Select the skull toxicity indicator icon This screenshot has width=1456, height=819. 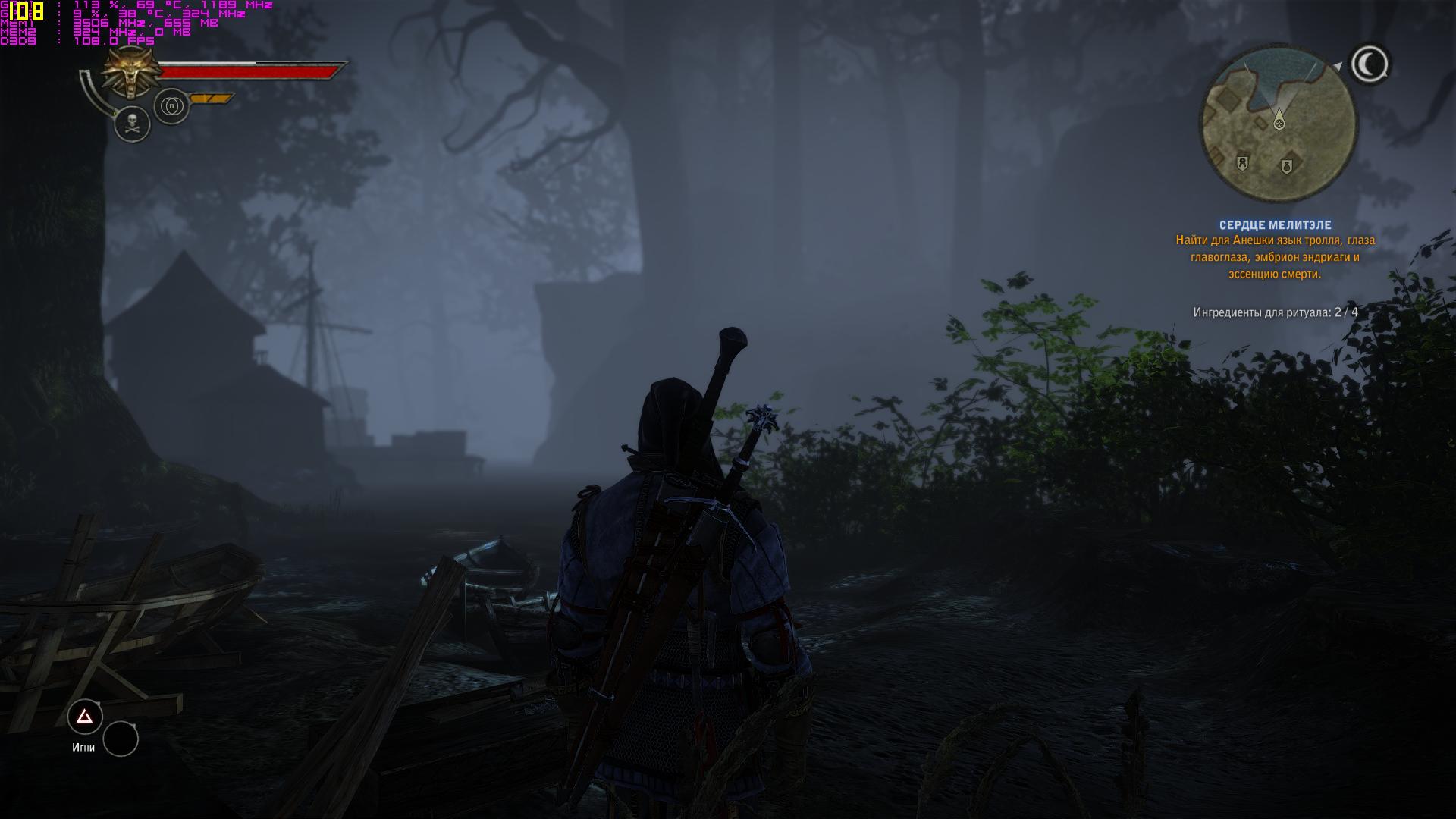point(133,123)
